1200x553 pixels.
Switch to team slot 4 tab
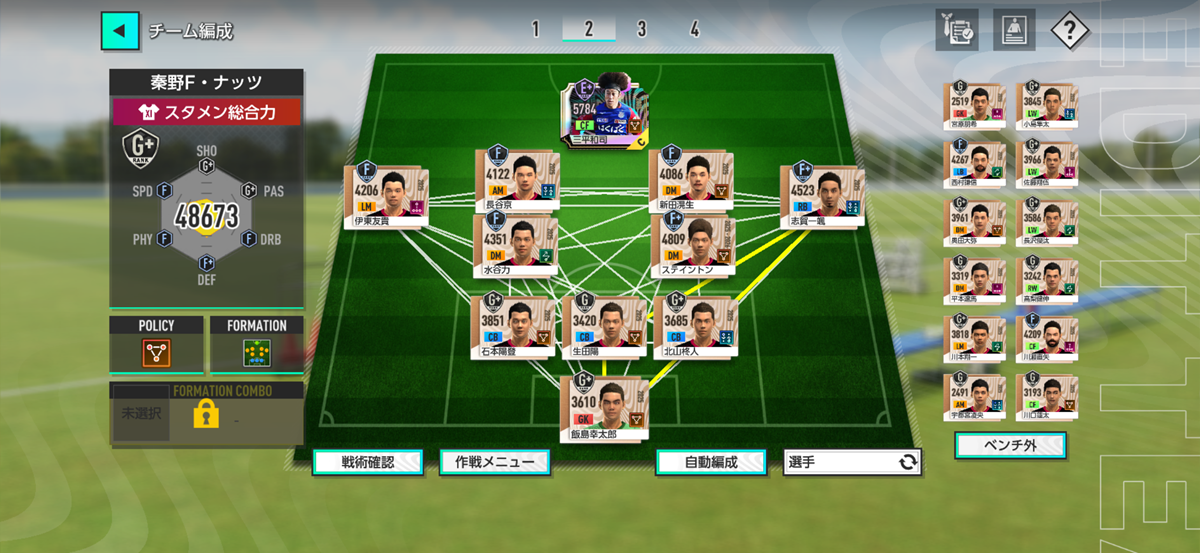coord(694,29)
